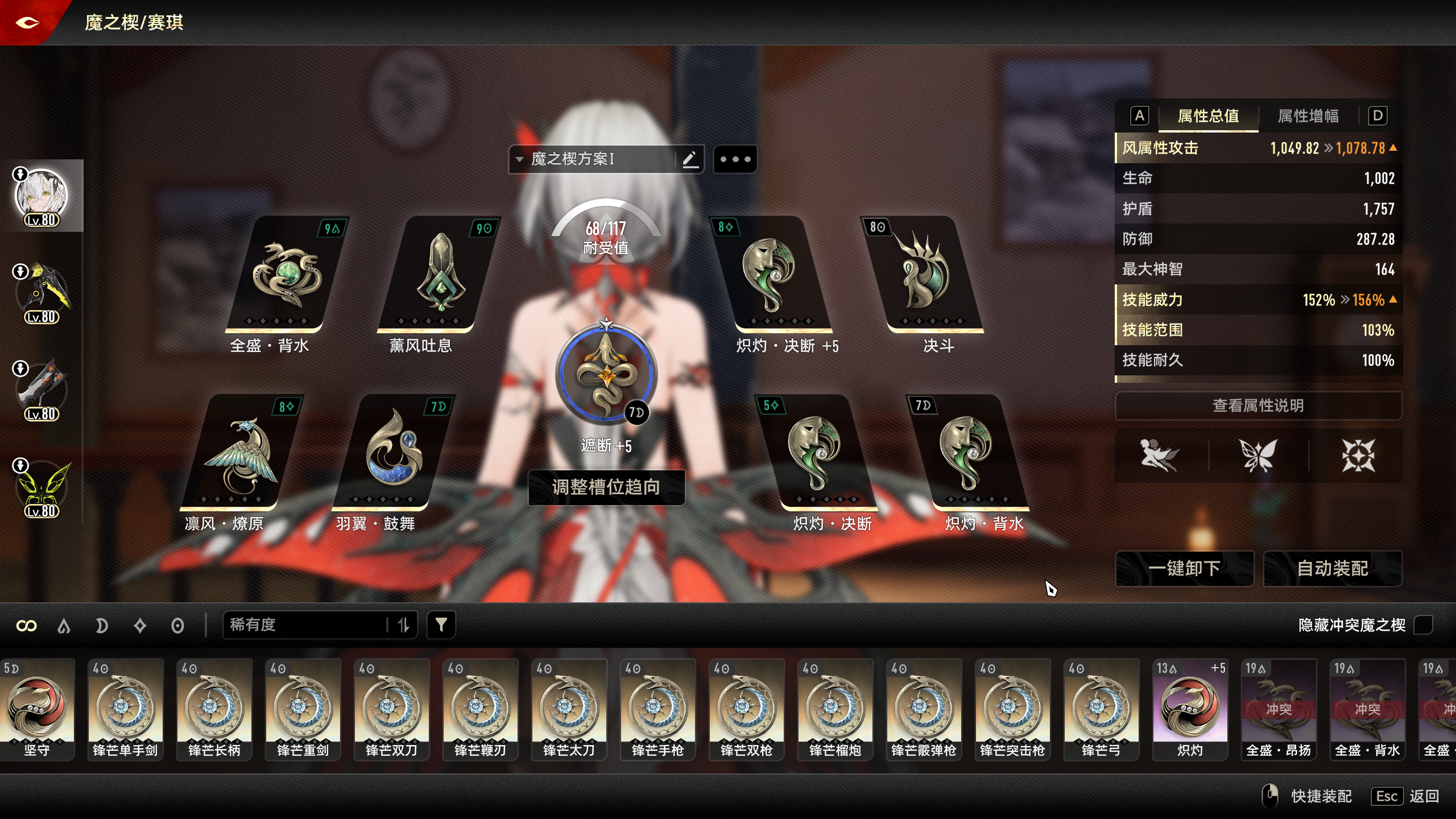Filter wedges by the flame shape type
Viewport: 1456px width, 819px height.
[64, 624]
